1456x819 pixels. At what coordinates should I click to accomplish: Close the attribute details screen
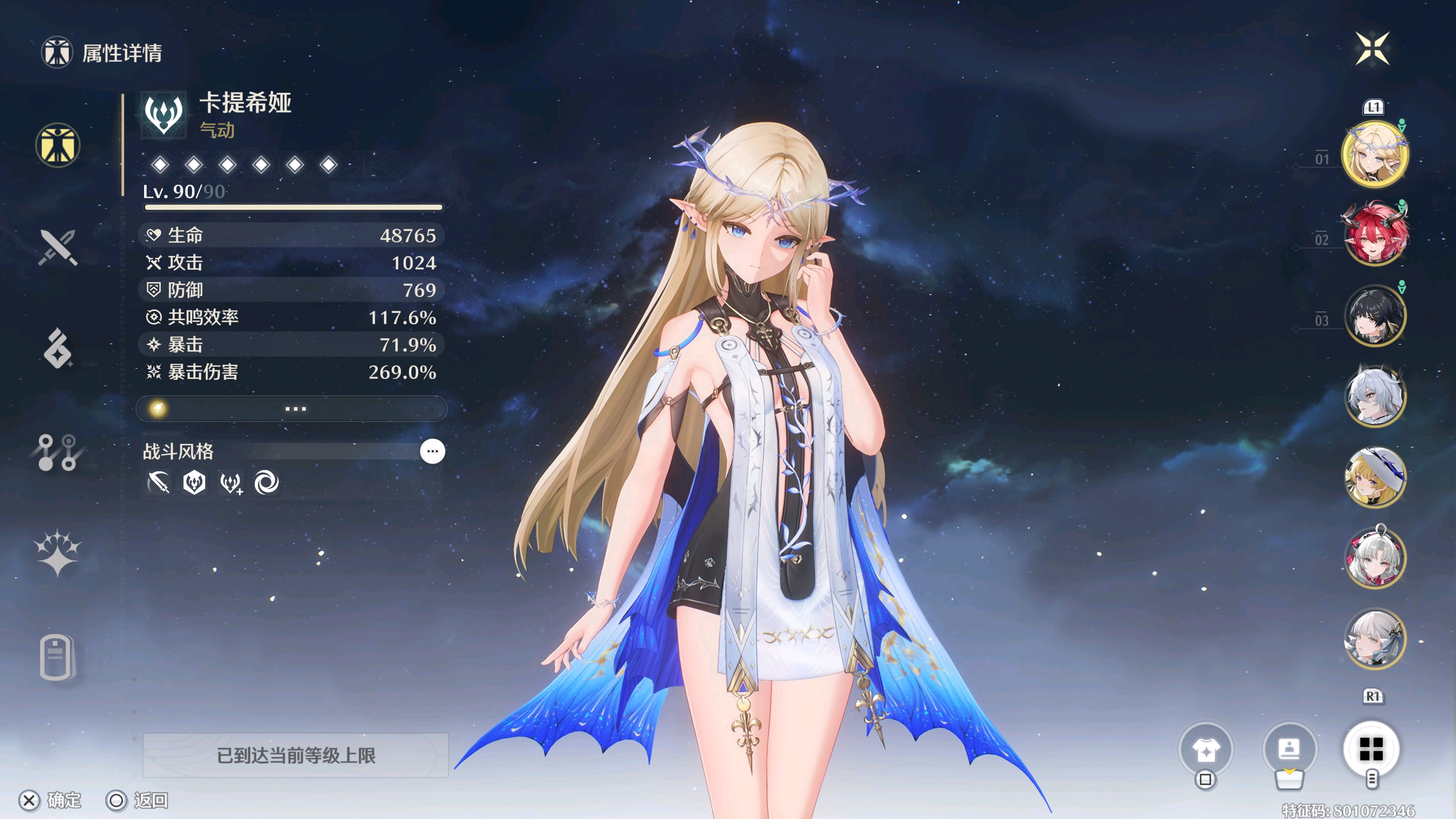point(1372,49)
